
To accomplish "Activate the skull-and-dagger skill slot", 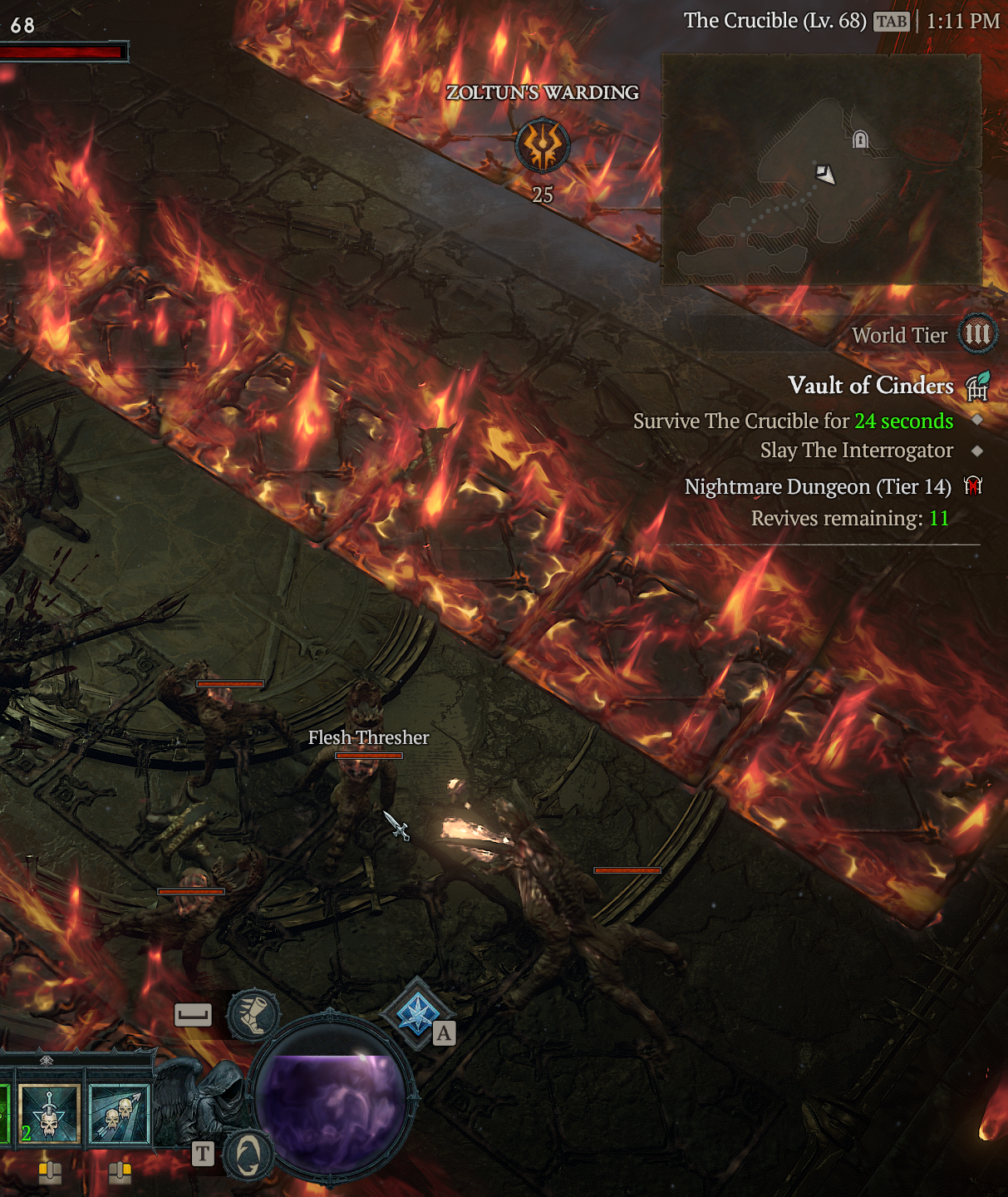I will [x=50, y=1114].
